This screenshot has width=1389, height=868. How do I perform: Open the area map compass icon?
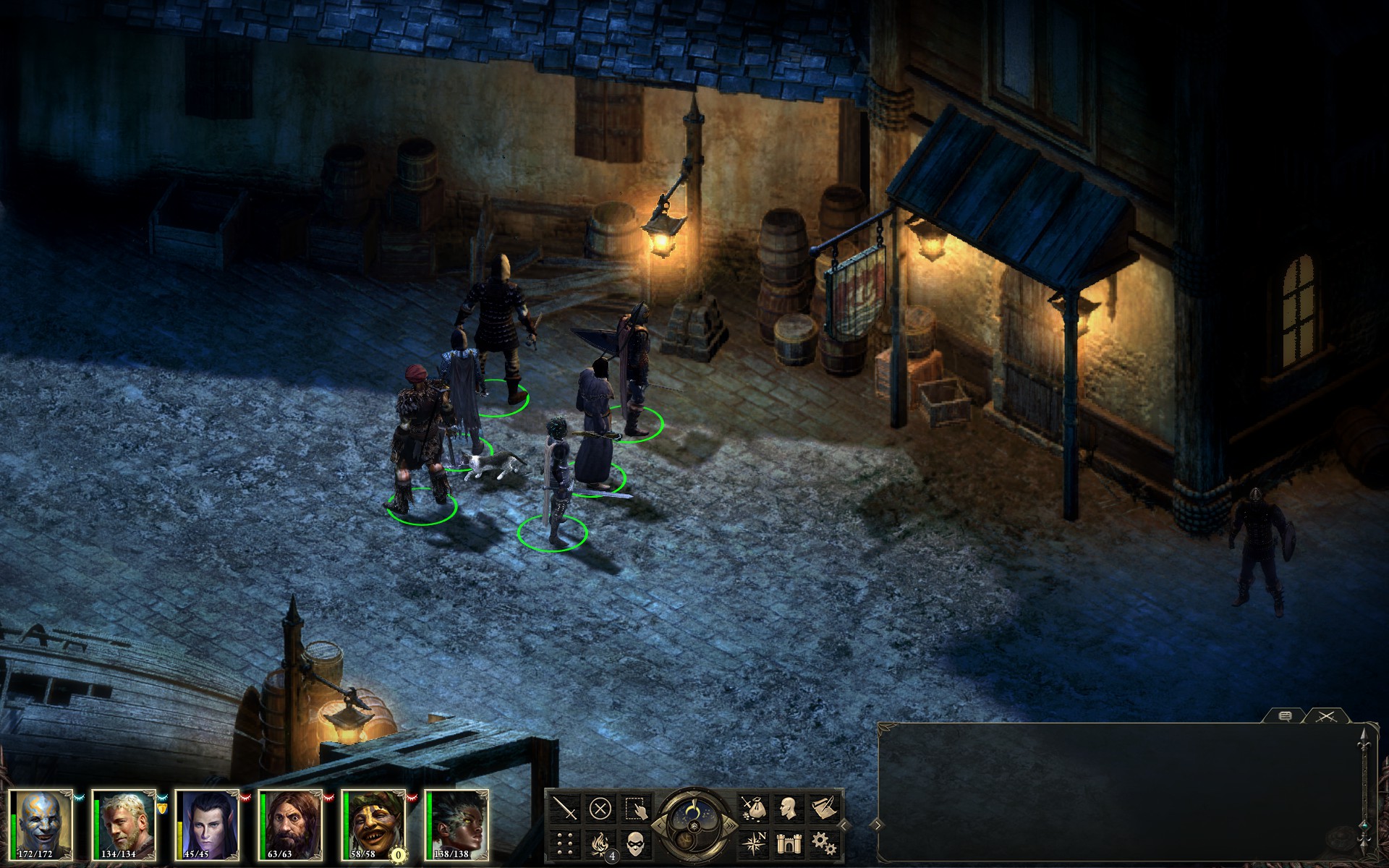tap(754, 843)
